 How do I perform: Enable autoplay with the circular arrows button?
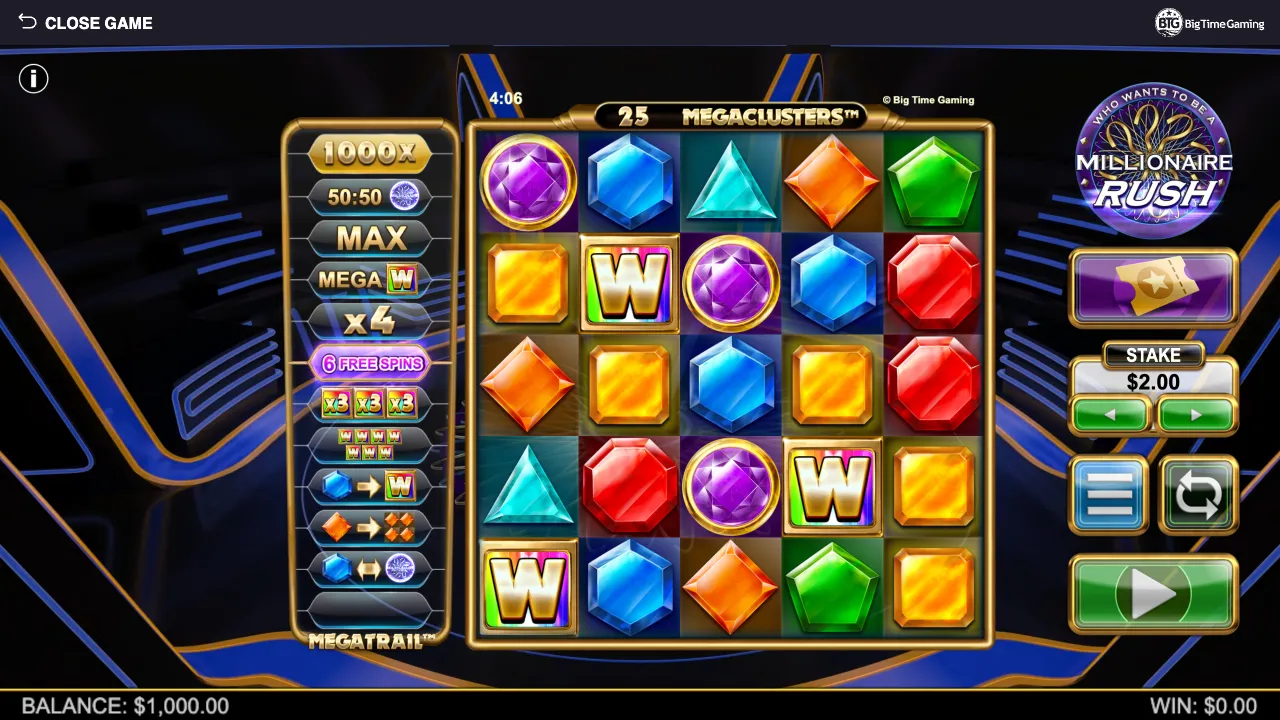(1197, 494)
